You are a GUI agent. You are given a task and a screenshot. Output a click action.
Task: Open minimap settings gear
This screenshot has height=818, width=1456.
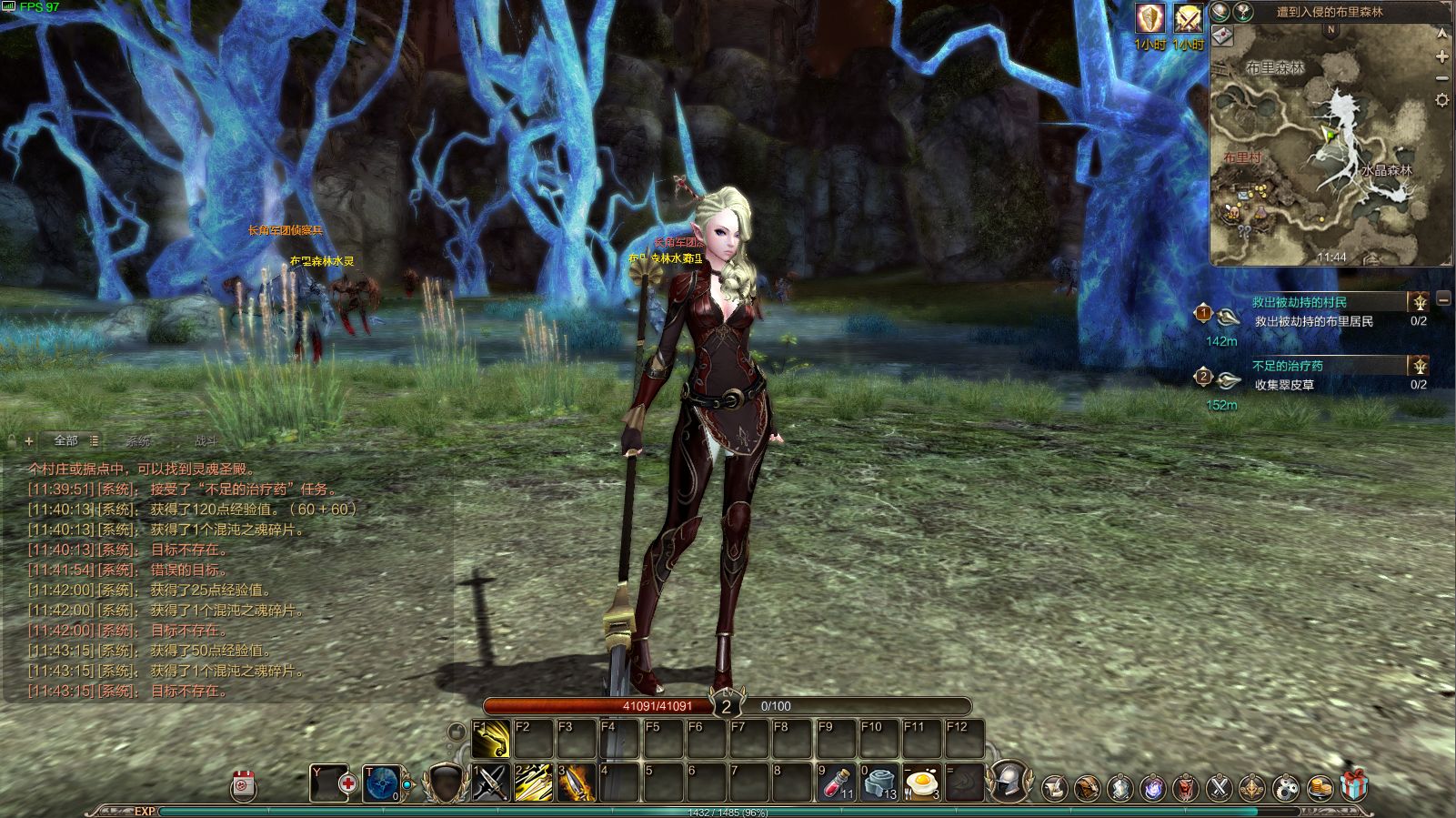click(x=1442, y=100)
